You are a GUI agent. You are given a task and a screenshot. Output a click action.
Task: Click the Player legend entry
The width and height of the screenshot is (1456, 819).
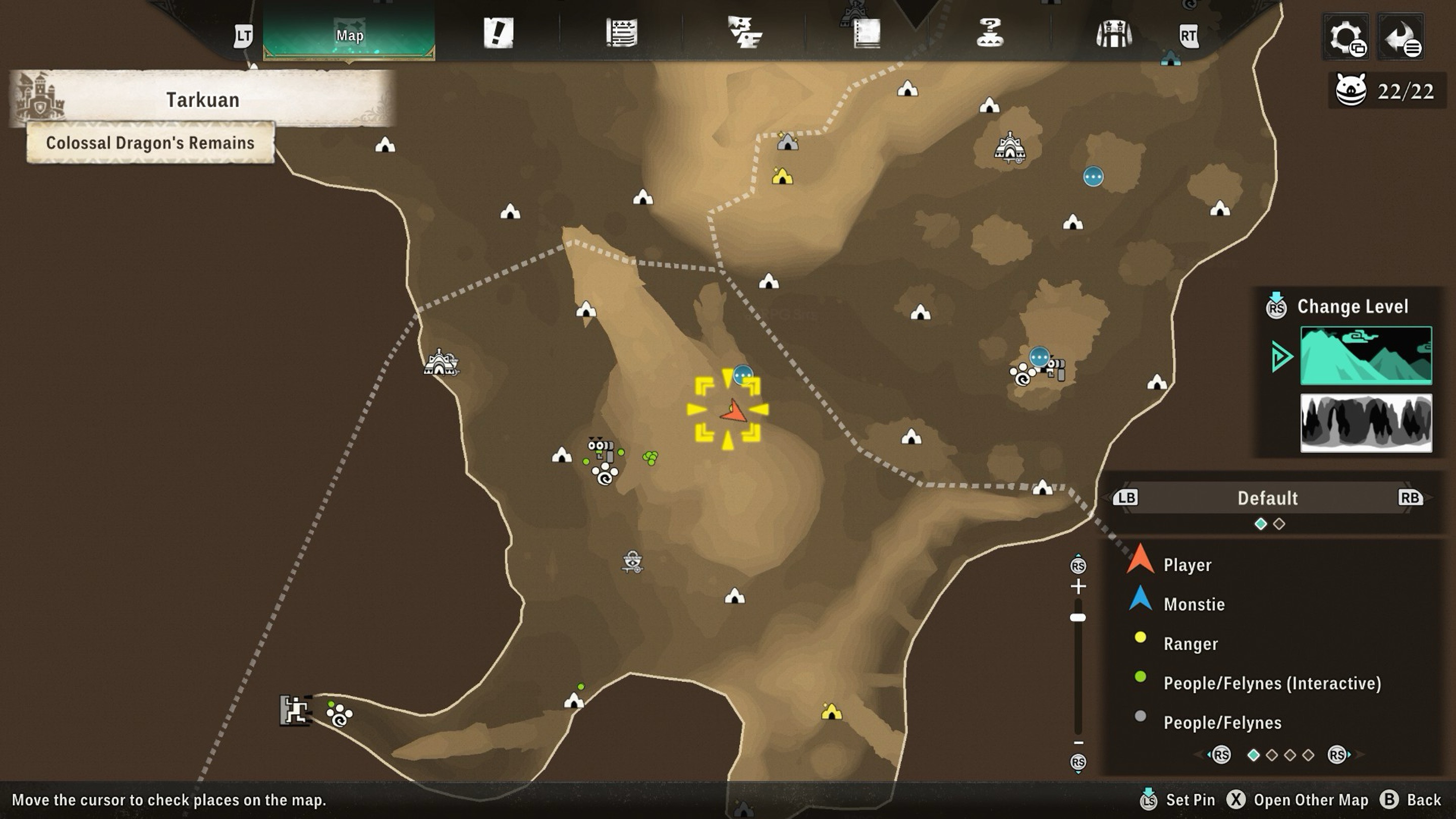pos(1187,565)
